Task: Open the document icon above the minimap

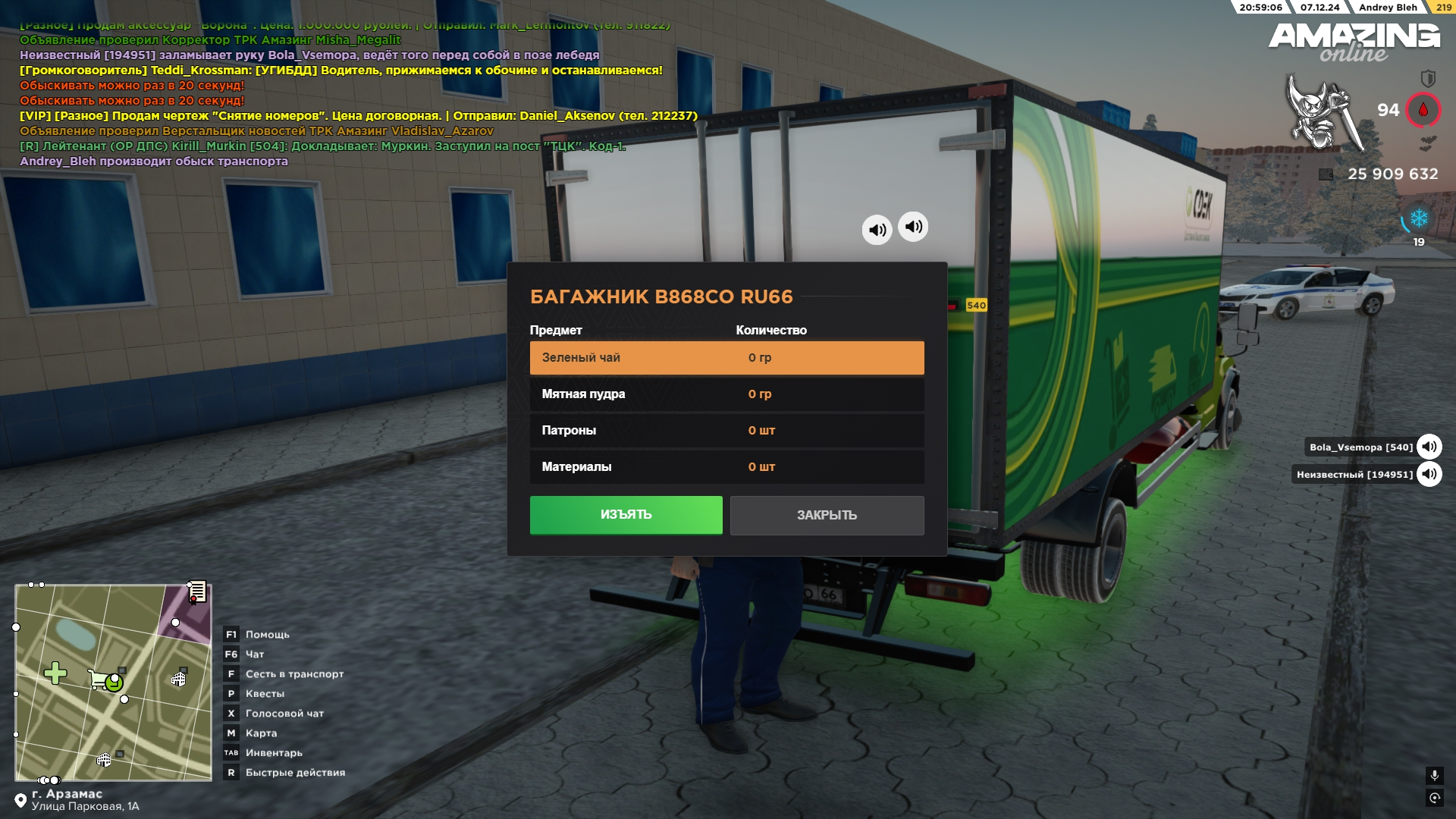Action: (x=197, y=591)
